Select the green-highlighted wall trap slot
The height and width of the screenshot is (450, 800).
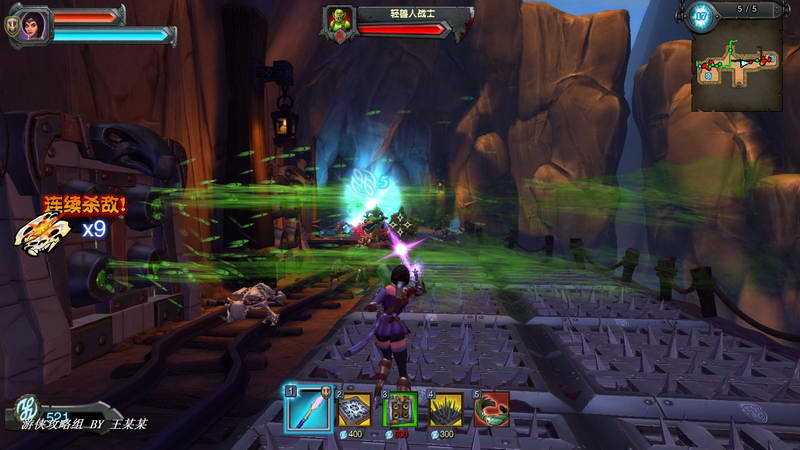click(400, 409)
